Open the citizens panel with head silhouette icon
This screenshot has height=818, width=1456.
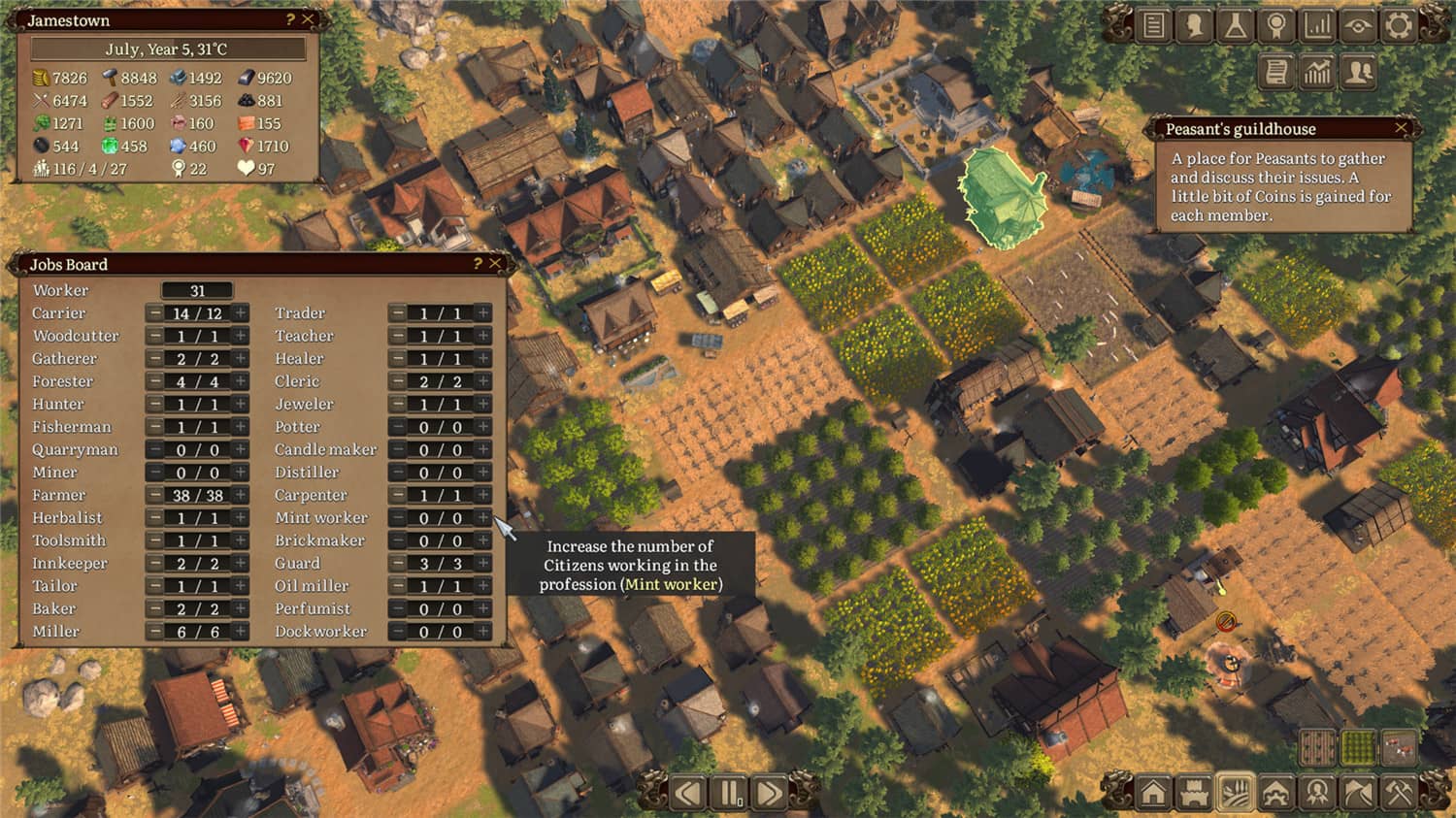click(1193, 25)
